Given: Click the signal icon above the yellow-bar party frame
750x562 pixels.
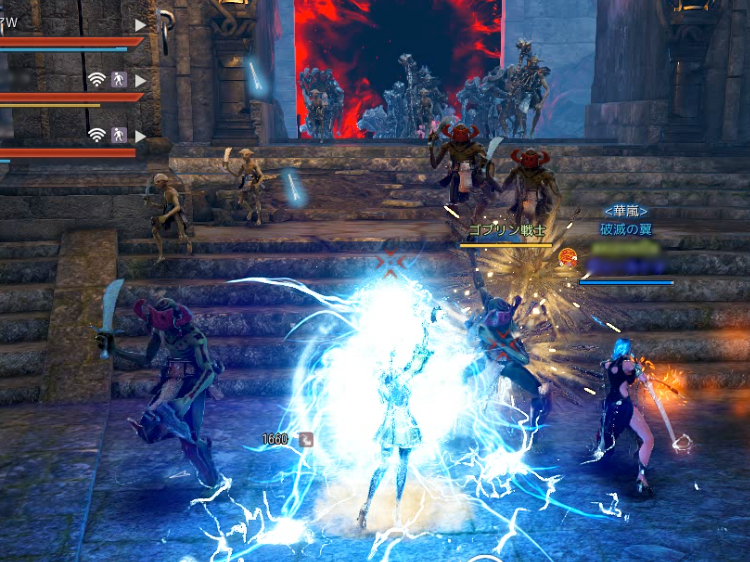Looking at the screenshot, I should click(x=97, y=80).
